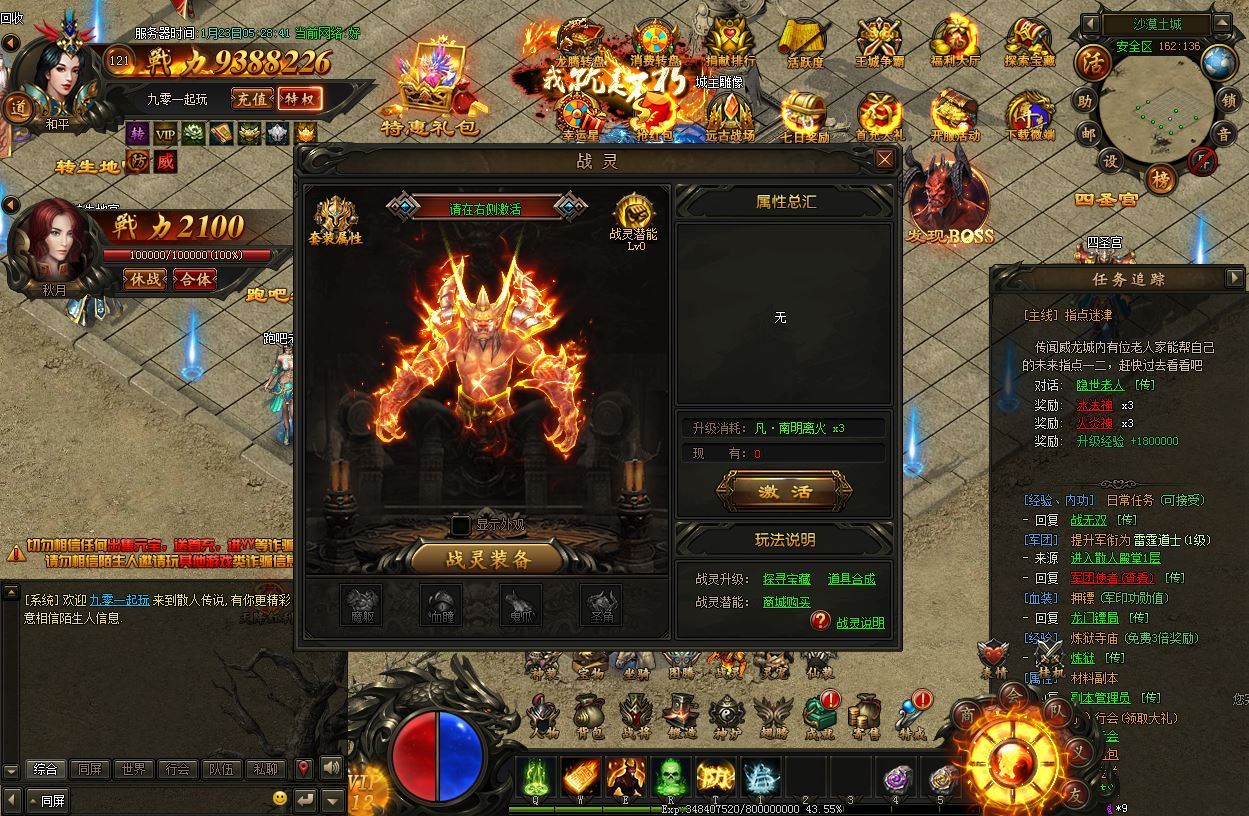Open the 战灵潜能 potential icon
The width and height of the screenshot is (1249, 816).
click(633, 217)
